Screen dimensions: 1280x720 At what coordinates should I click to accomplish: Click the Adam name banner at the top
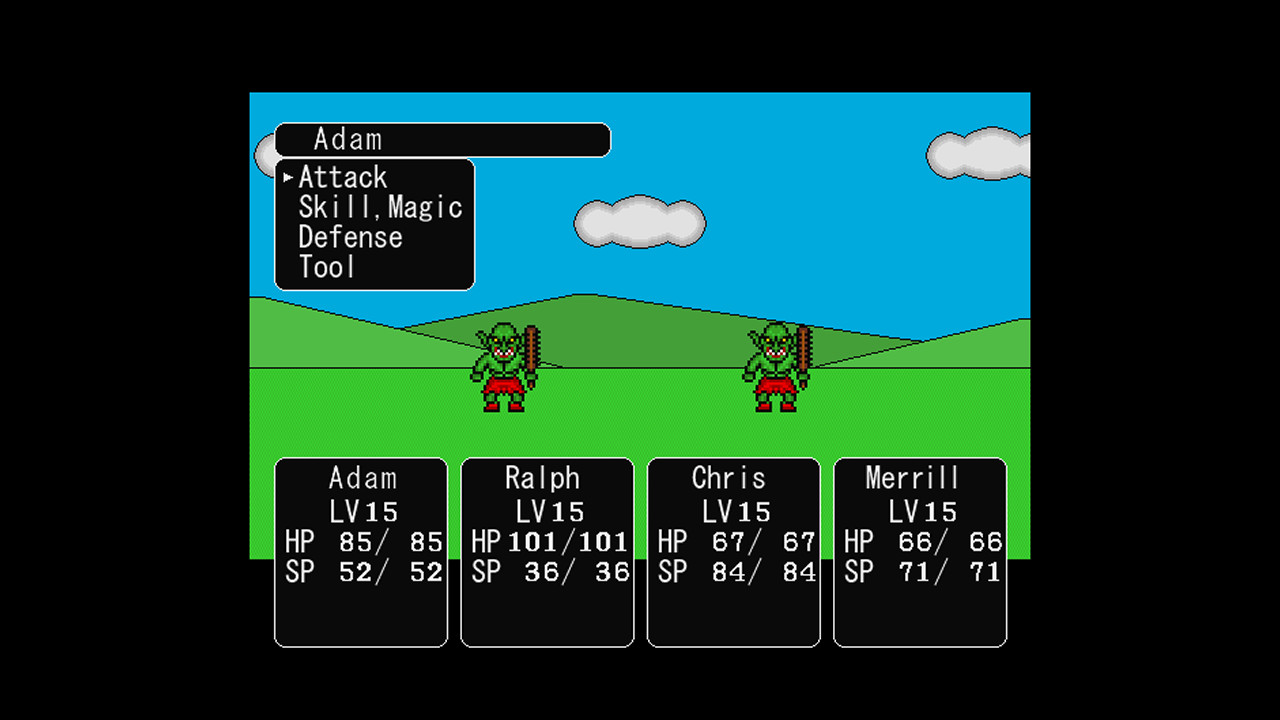443,140
